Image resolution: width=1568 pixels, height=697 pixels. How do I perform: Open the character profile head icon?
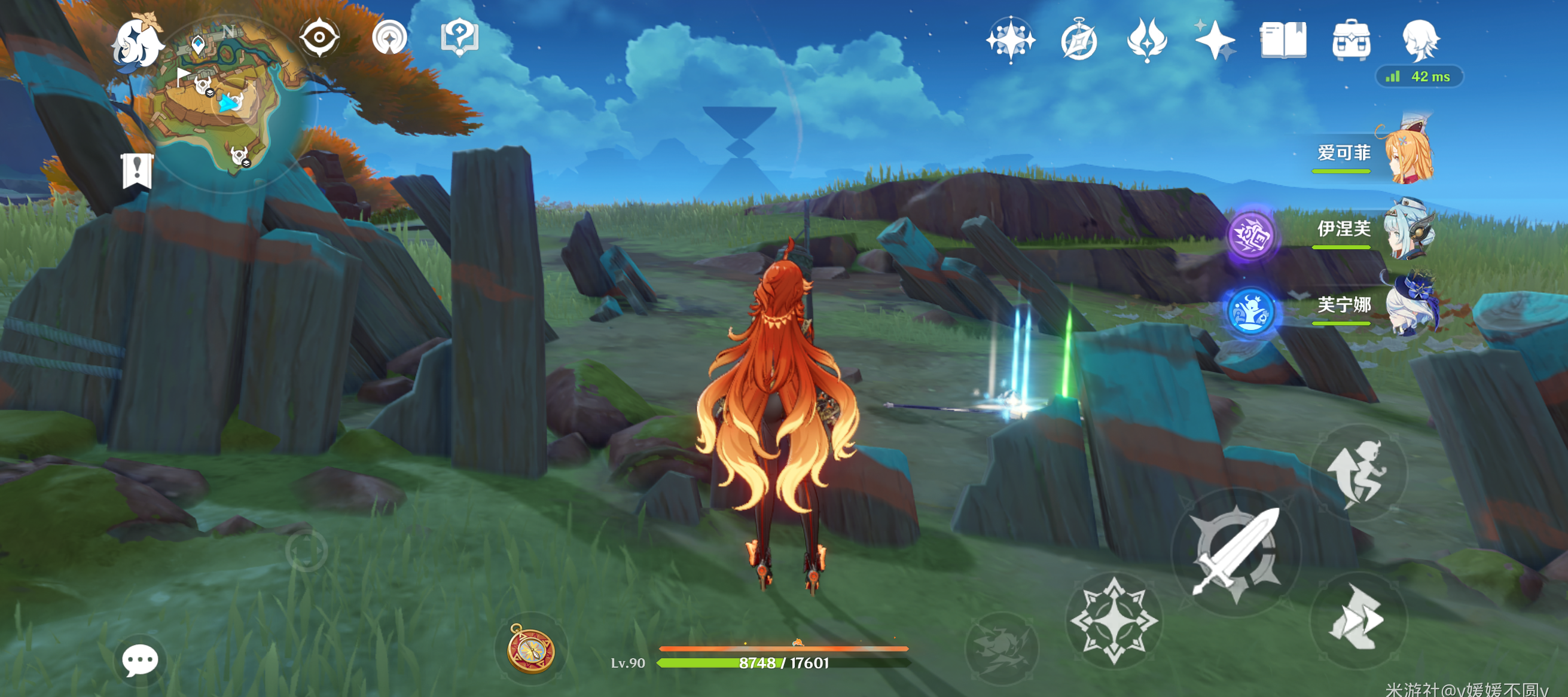pyautogui.click(x=1420, y=40)
